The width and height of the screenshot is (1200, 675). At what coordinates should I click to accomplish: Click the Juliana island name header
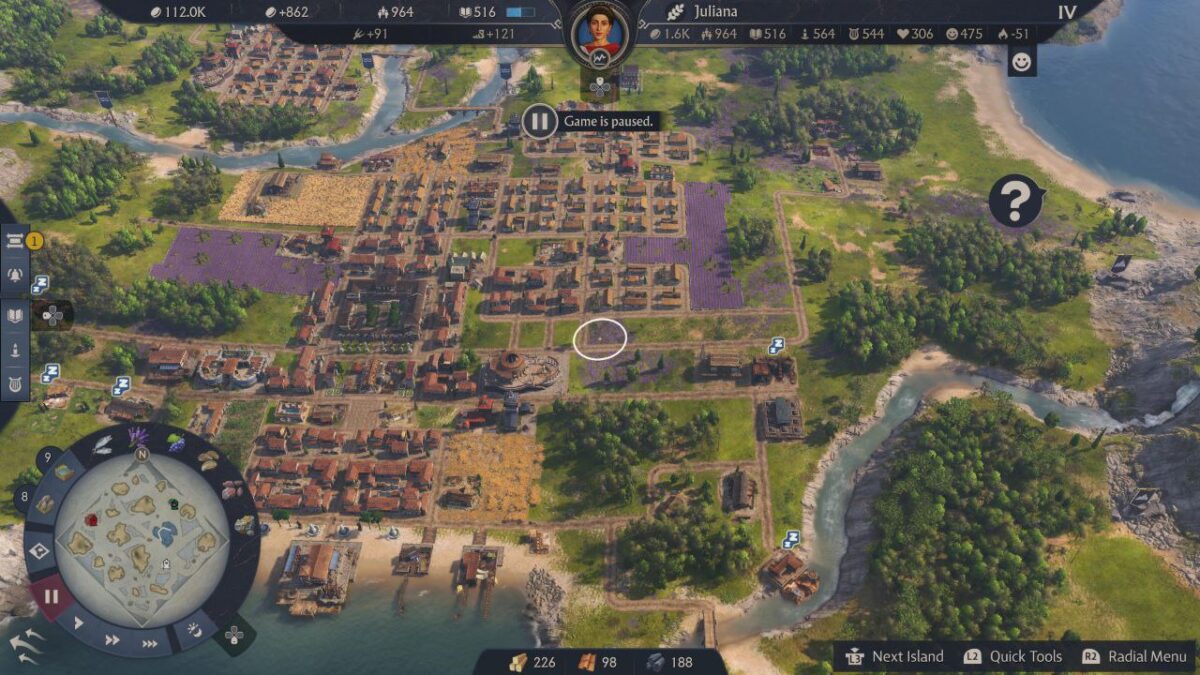coord(715,12)
